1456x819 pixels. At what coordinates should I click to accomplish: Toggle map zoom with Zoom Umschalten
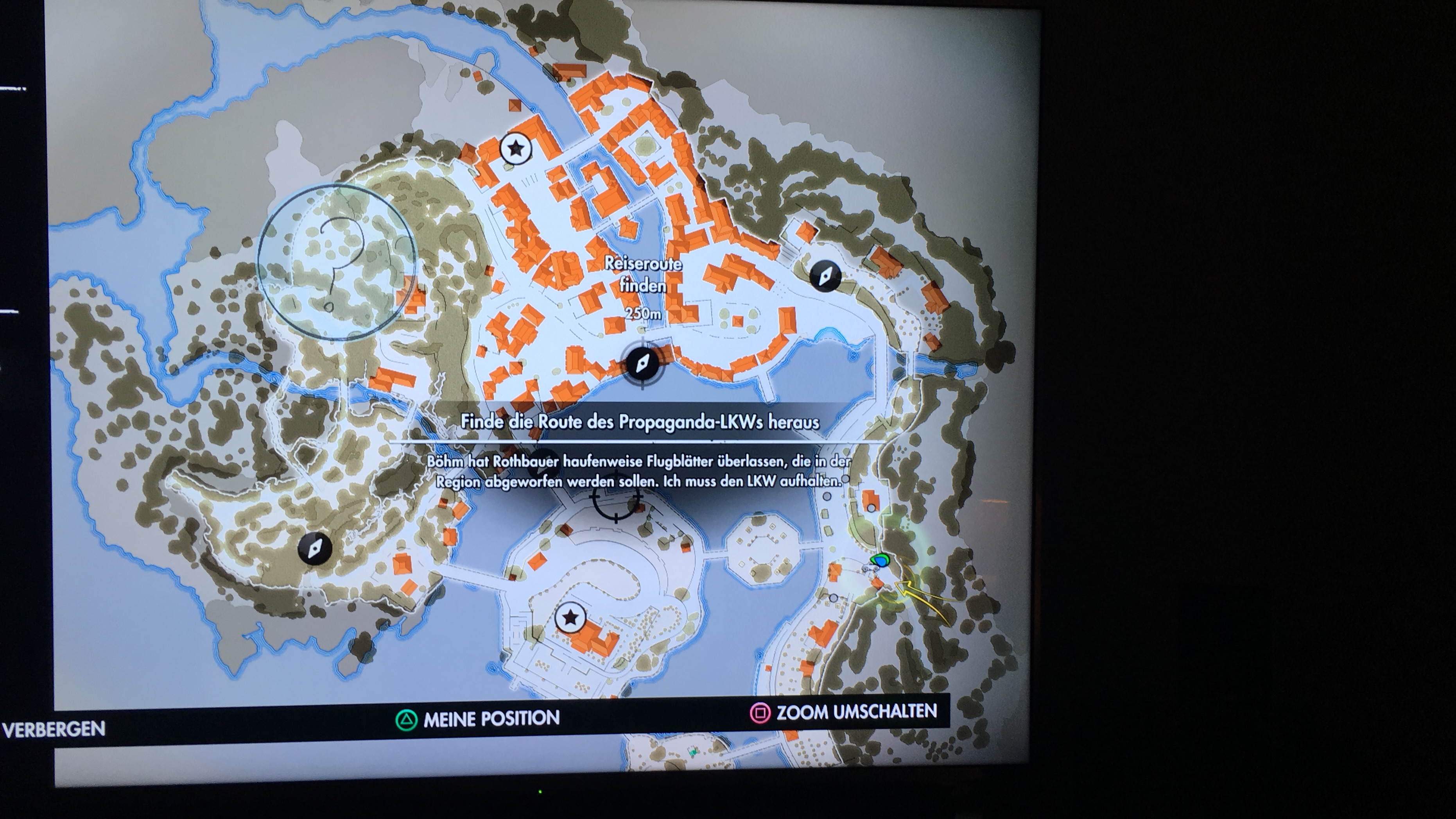click(x=856, y=712)
